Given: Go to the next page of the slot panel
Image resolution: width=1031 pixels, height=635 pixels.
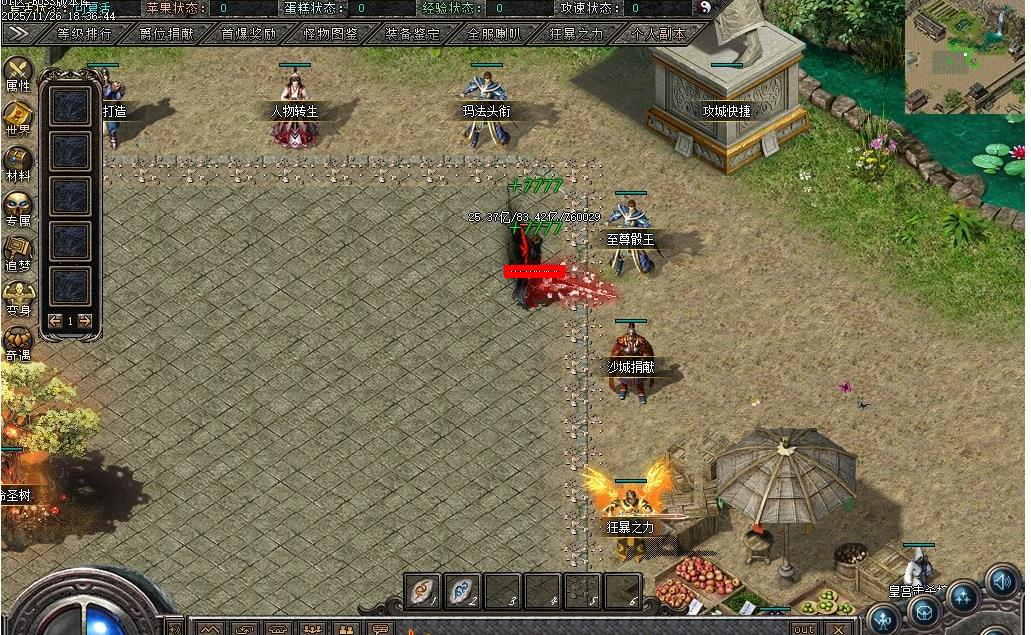Looking at the screenshot, I should click(x=85, y=321).
